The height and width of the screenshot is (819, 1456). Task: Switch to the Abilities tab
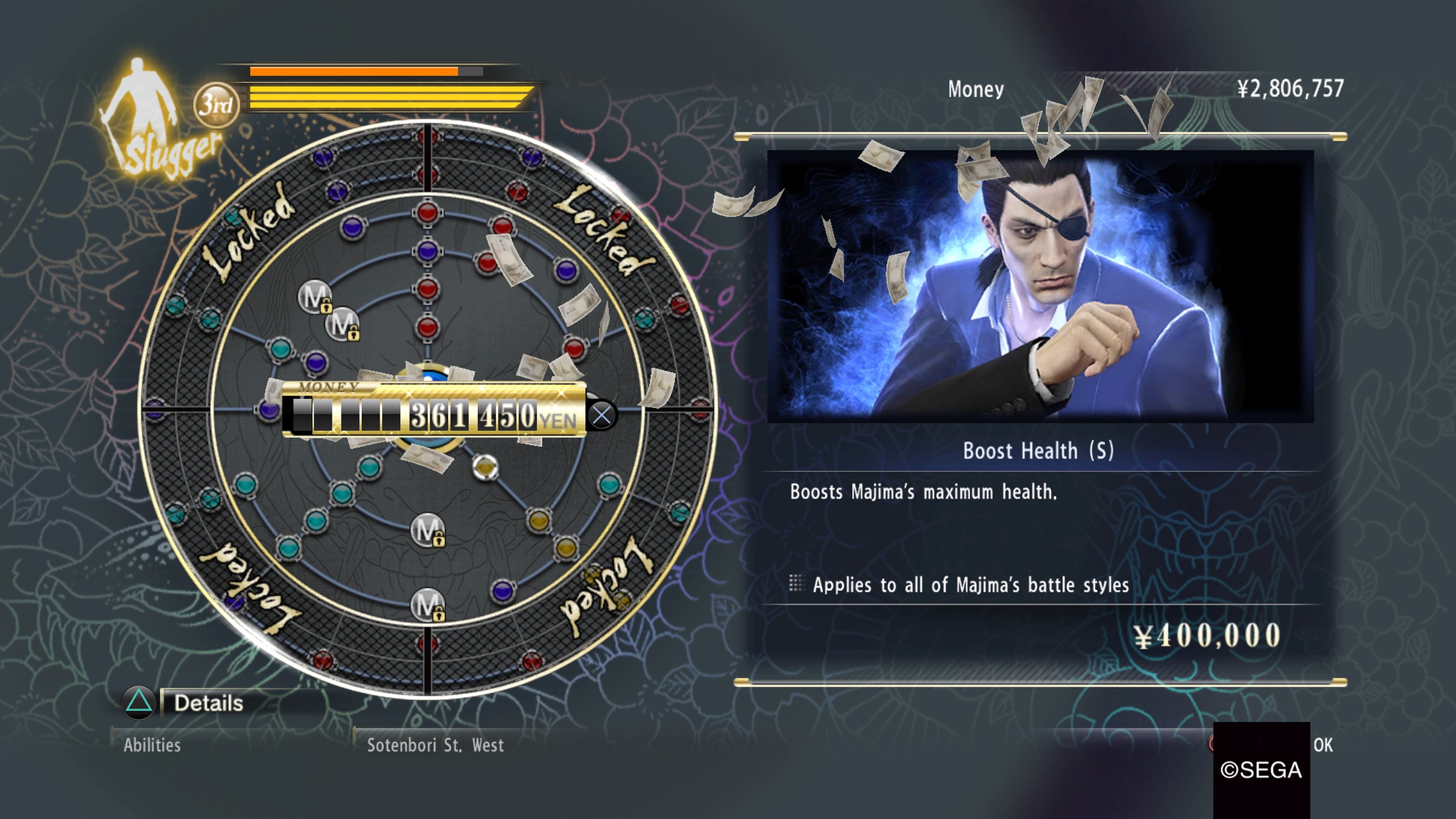(152, 745)
